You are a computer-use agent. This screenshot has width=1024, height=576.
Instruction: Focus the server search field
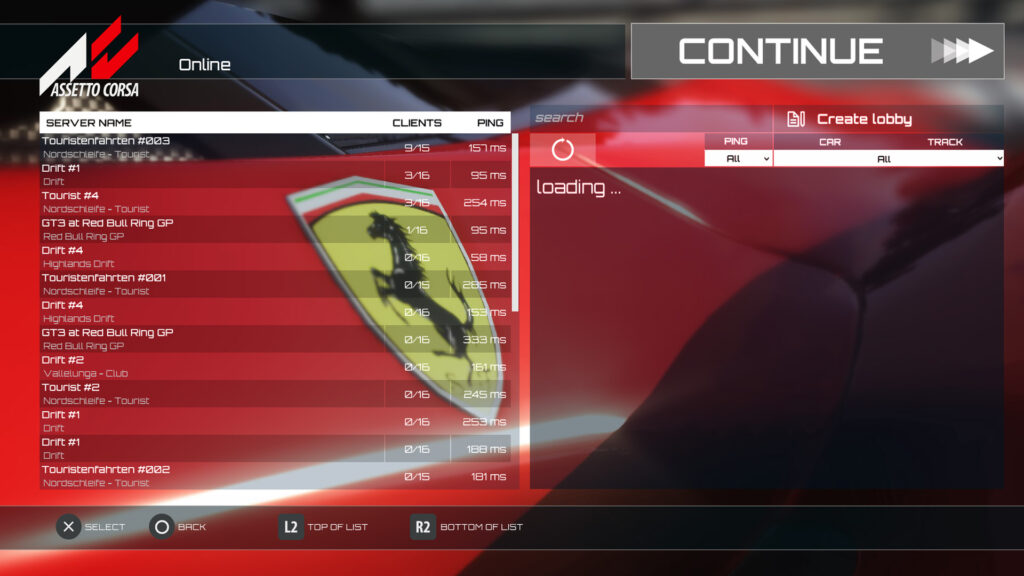click(650, 118)
